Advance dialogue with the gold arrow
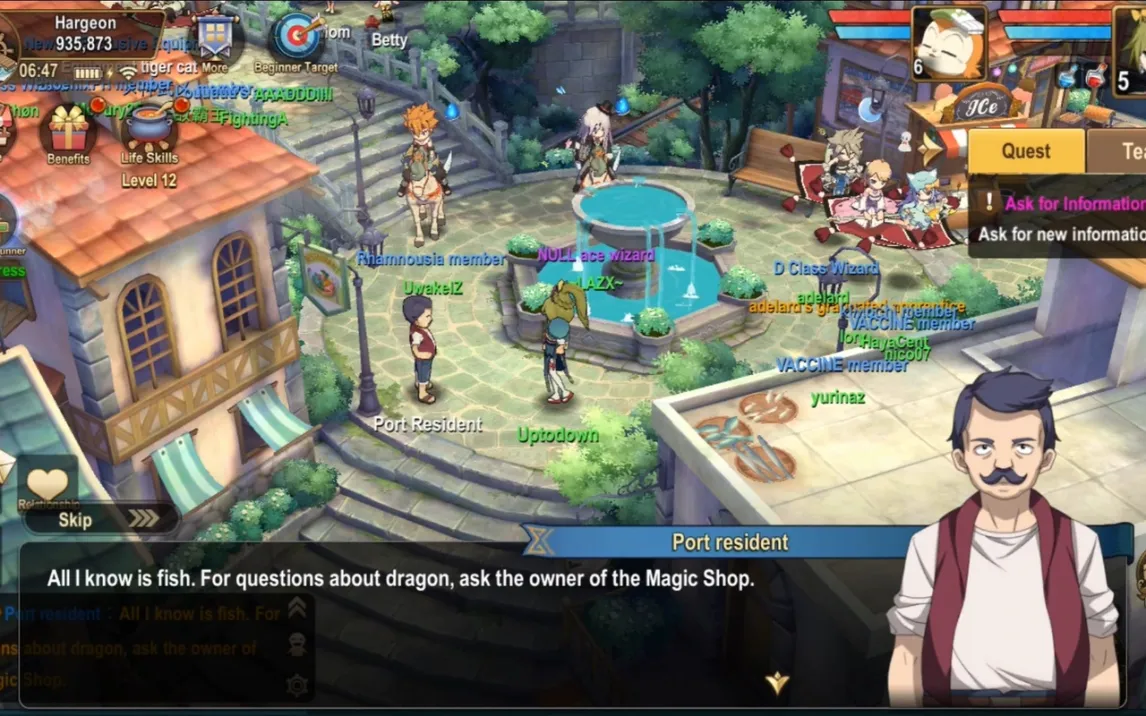This screenshot has height=716, width=1146. (777, 684)
